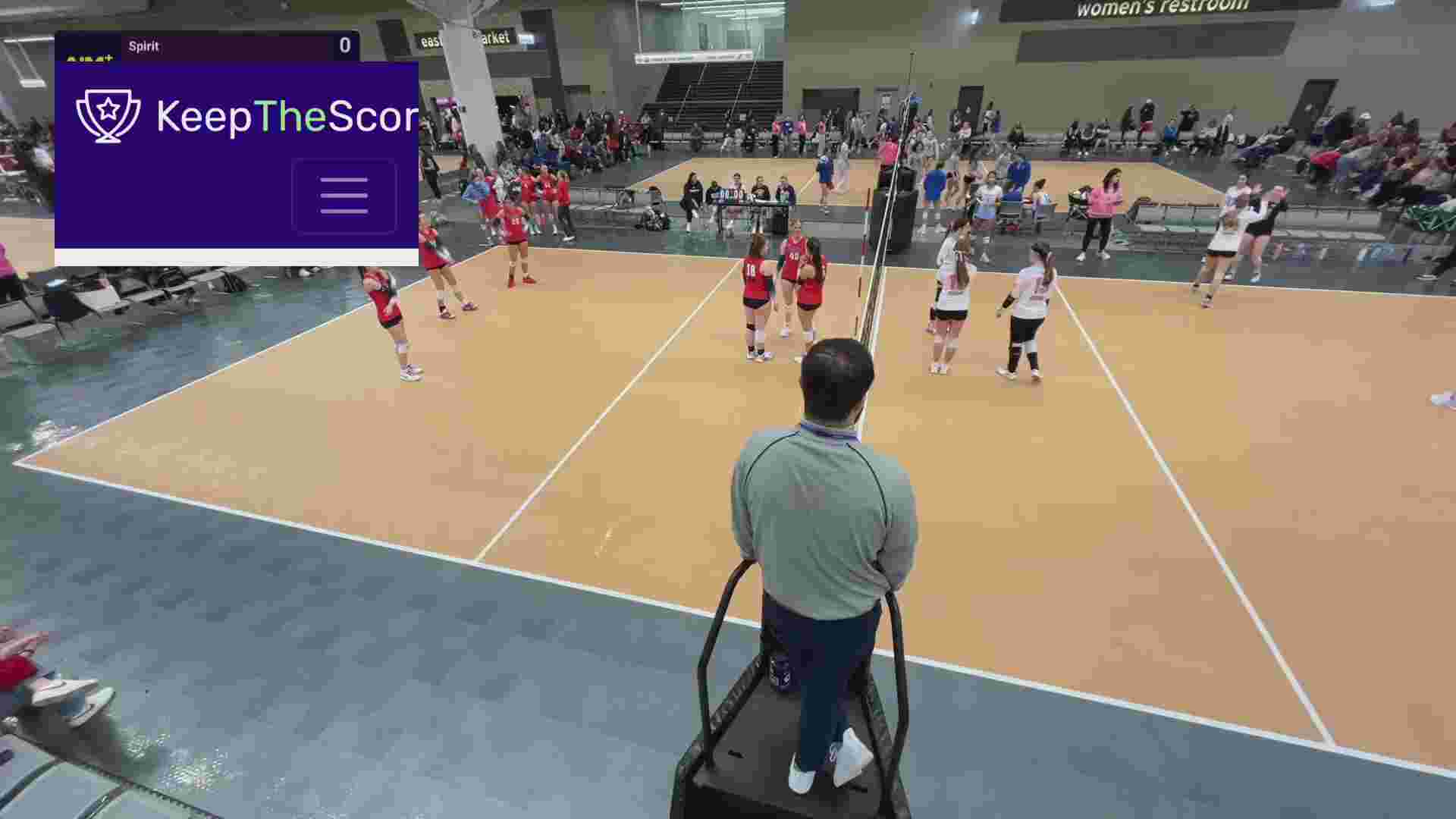Select the Spirit team name label
The height and width of the screenshot is (819, 1456).
[144, 45]
